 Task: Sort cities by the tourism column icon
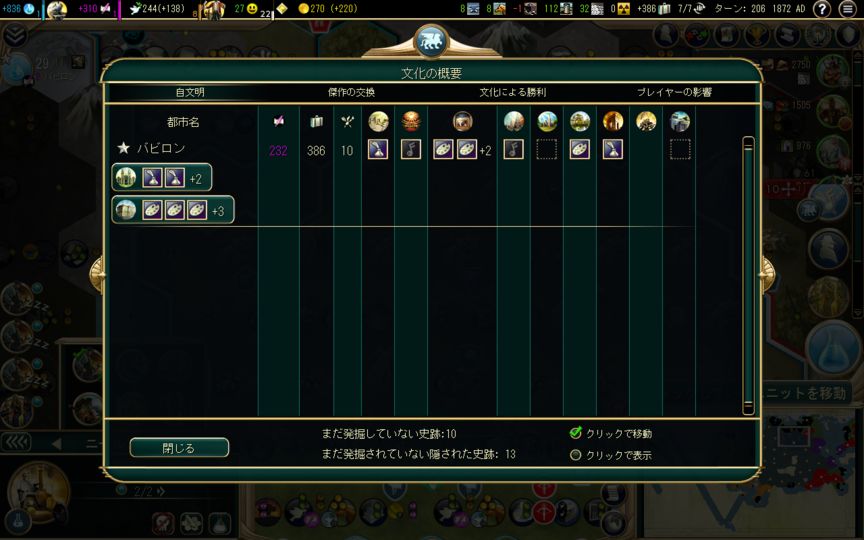pos(278,122)
